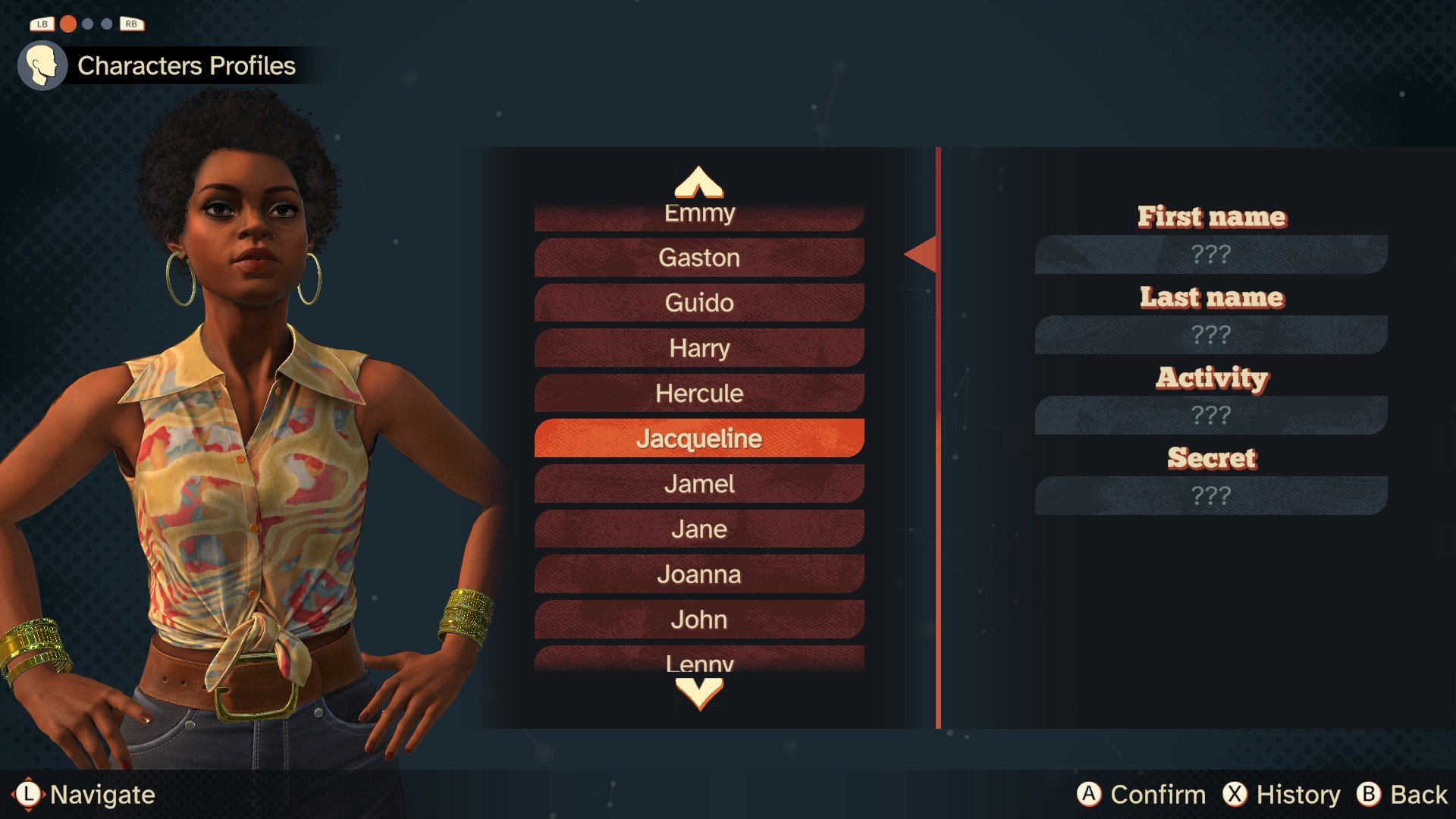Screen dimensions: 1456x819
Task: Open the Last name field
Action: click(1210, 334)
